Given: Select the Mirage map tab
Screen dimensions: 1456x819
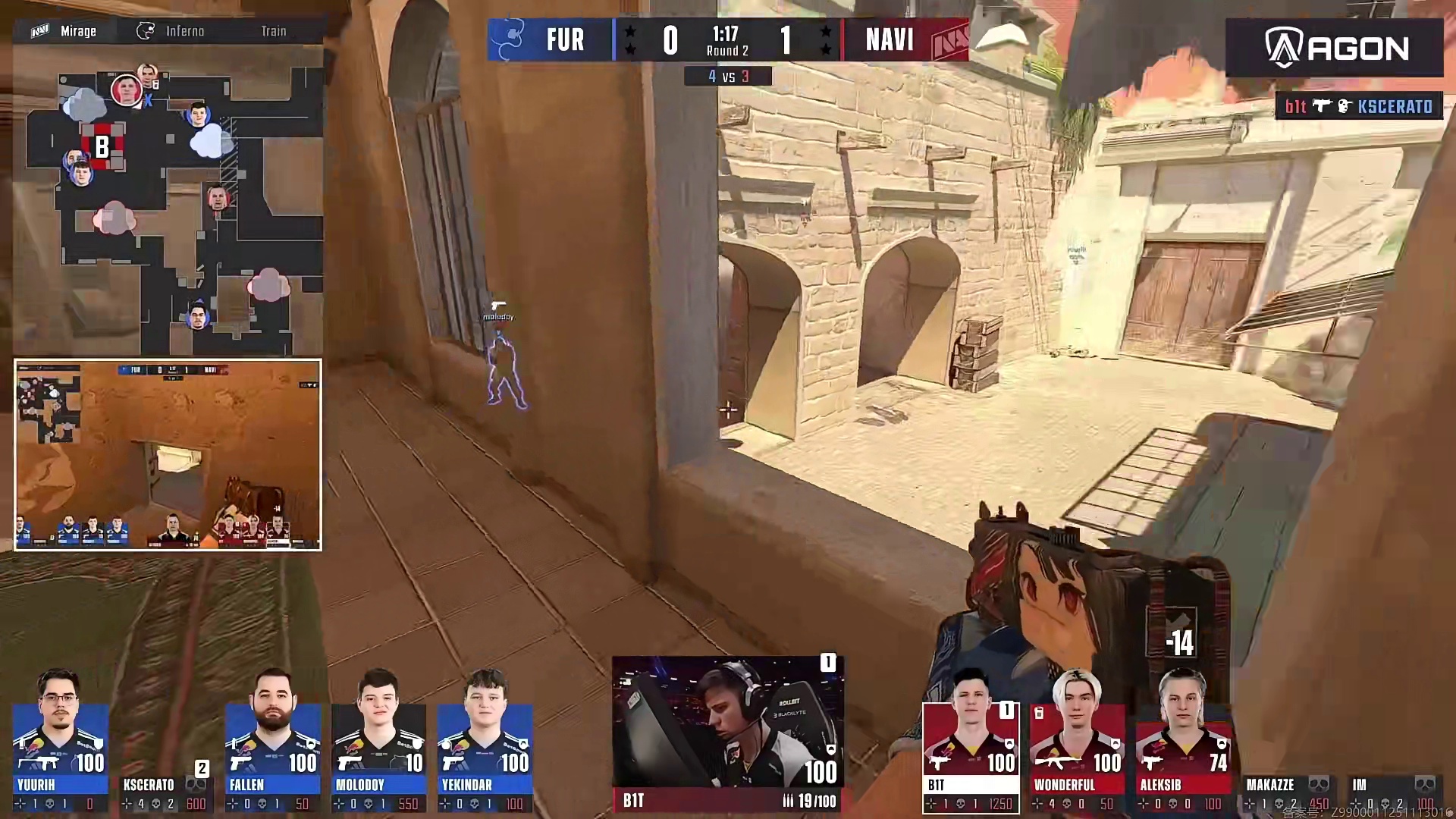Looking at the screenshot, I should pos(65,31).
